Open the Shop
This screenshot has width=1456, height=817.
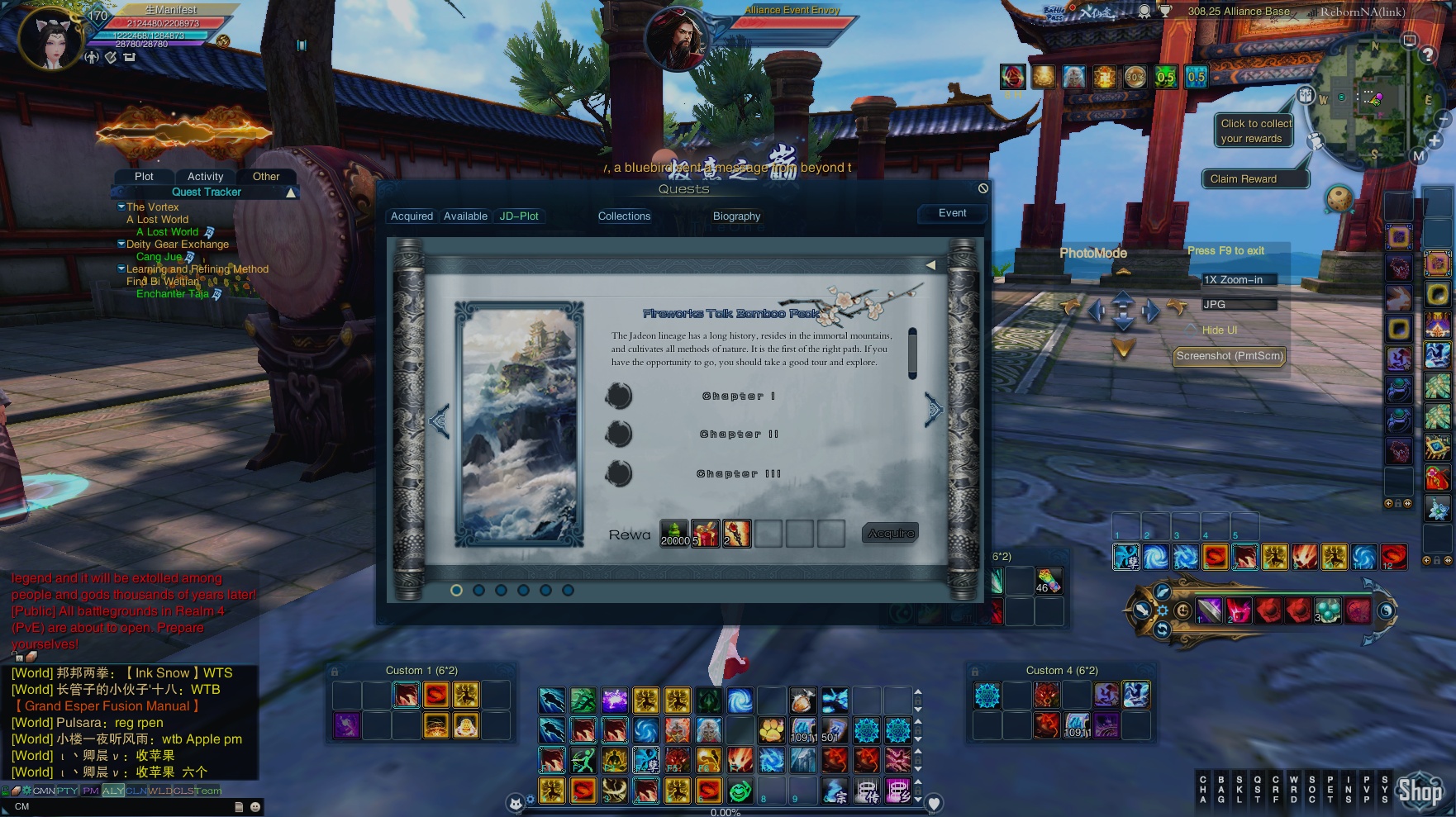point(1419,791)
